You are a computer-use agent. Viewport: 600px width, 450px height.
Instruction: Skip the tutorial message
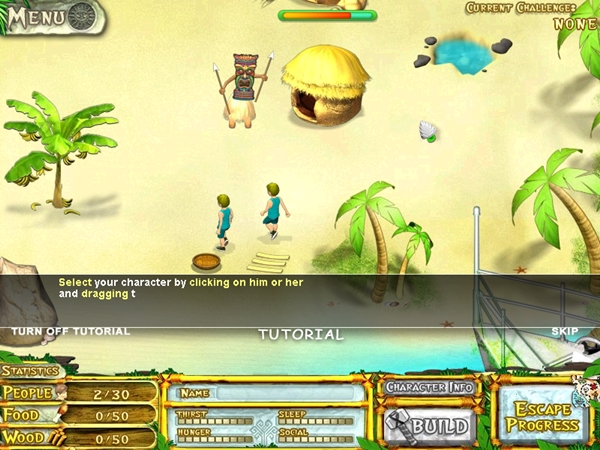pos(565,331)
